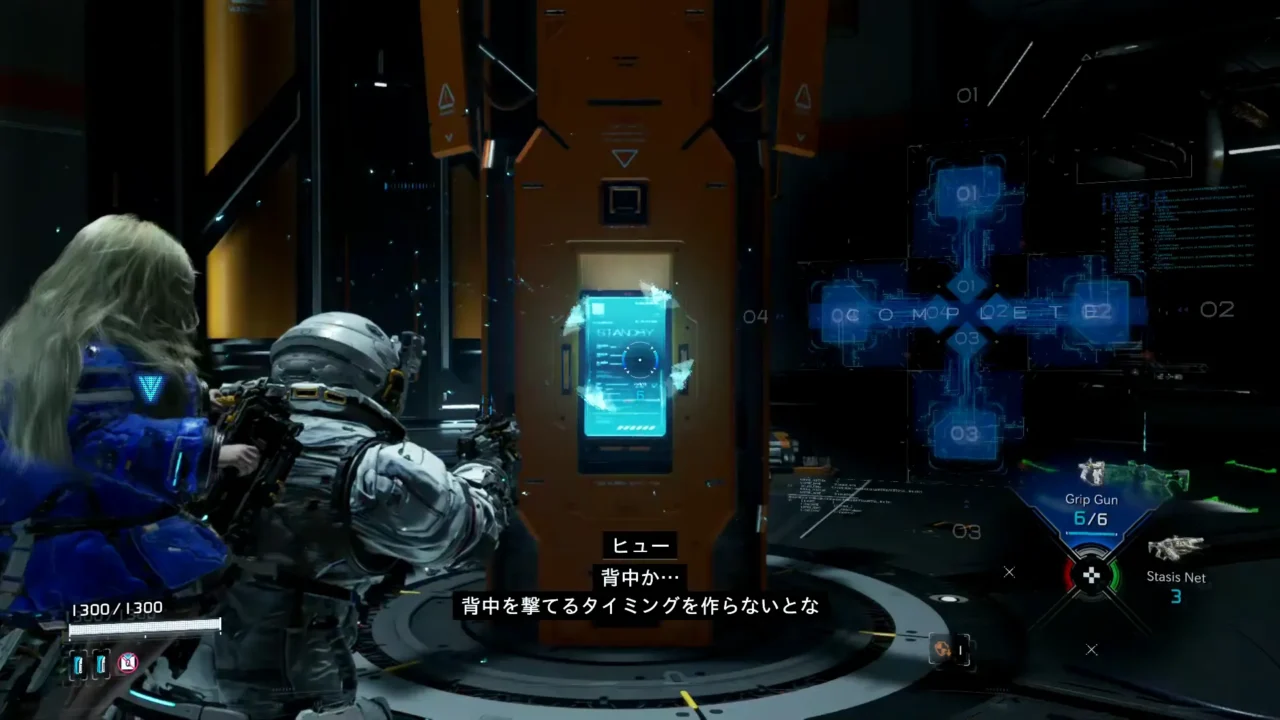Select the orange item slot icon

(x=941, y=649)
